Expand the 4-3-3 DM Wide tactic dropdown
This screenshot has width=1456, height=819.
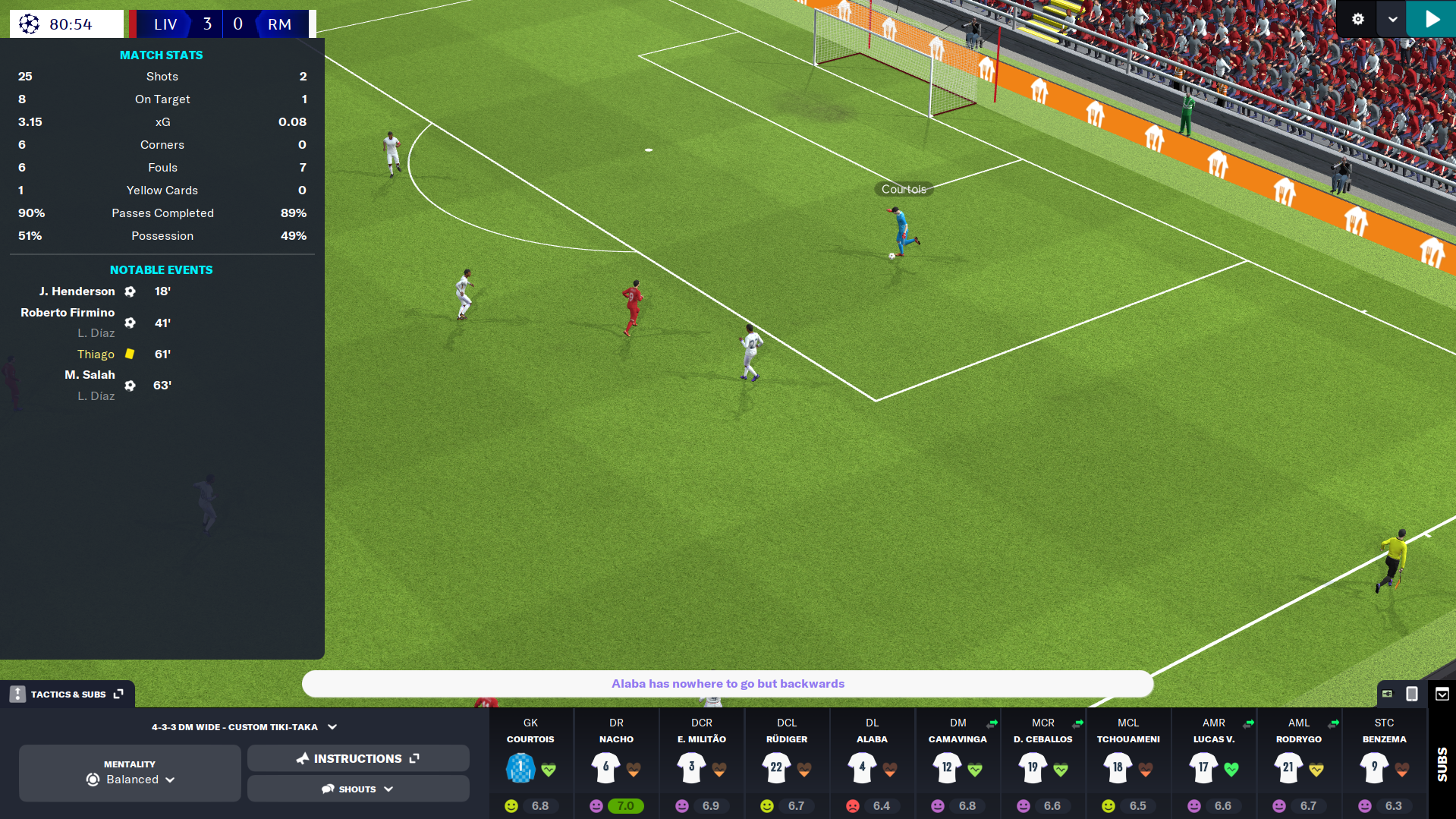click(x=244, y=726)
